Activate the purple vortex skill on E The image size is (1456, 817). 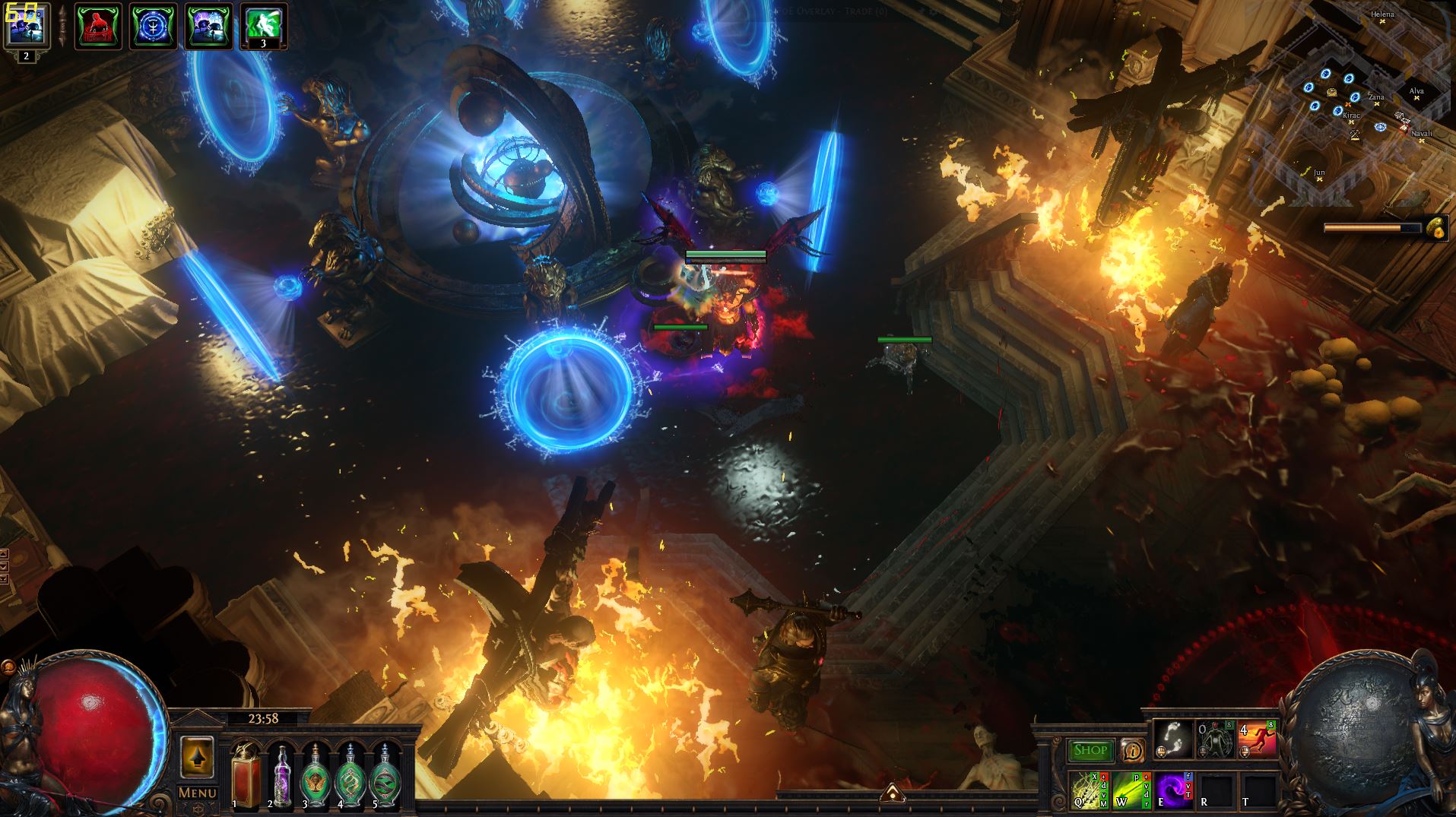(1172, 790)
